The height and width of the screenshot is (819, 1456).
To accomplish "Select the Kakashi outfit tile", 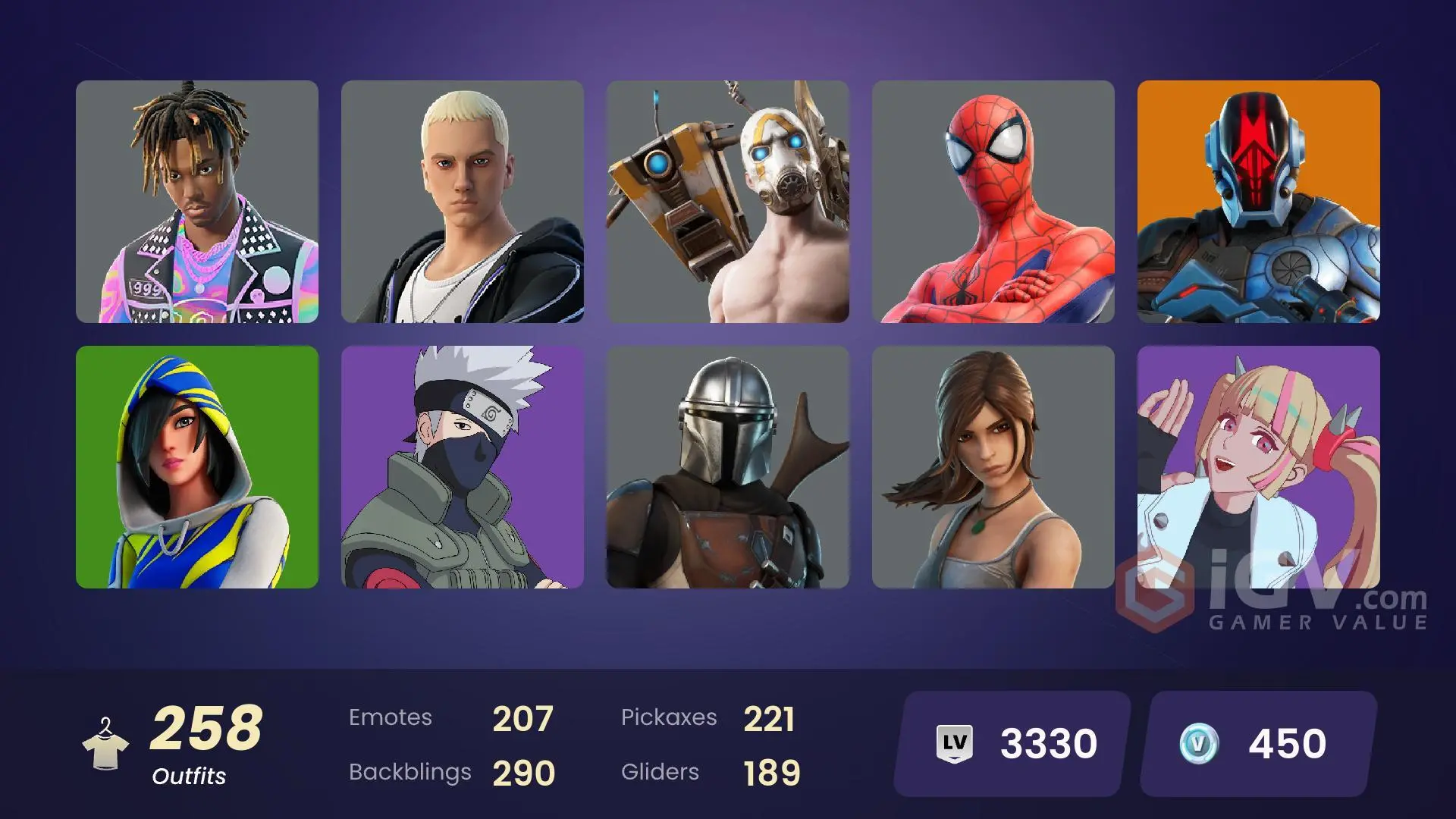I will pyautogui.click(x=463, y=466).
